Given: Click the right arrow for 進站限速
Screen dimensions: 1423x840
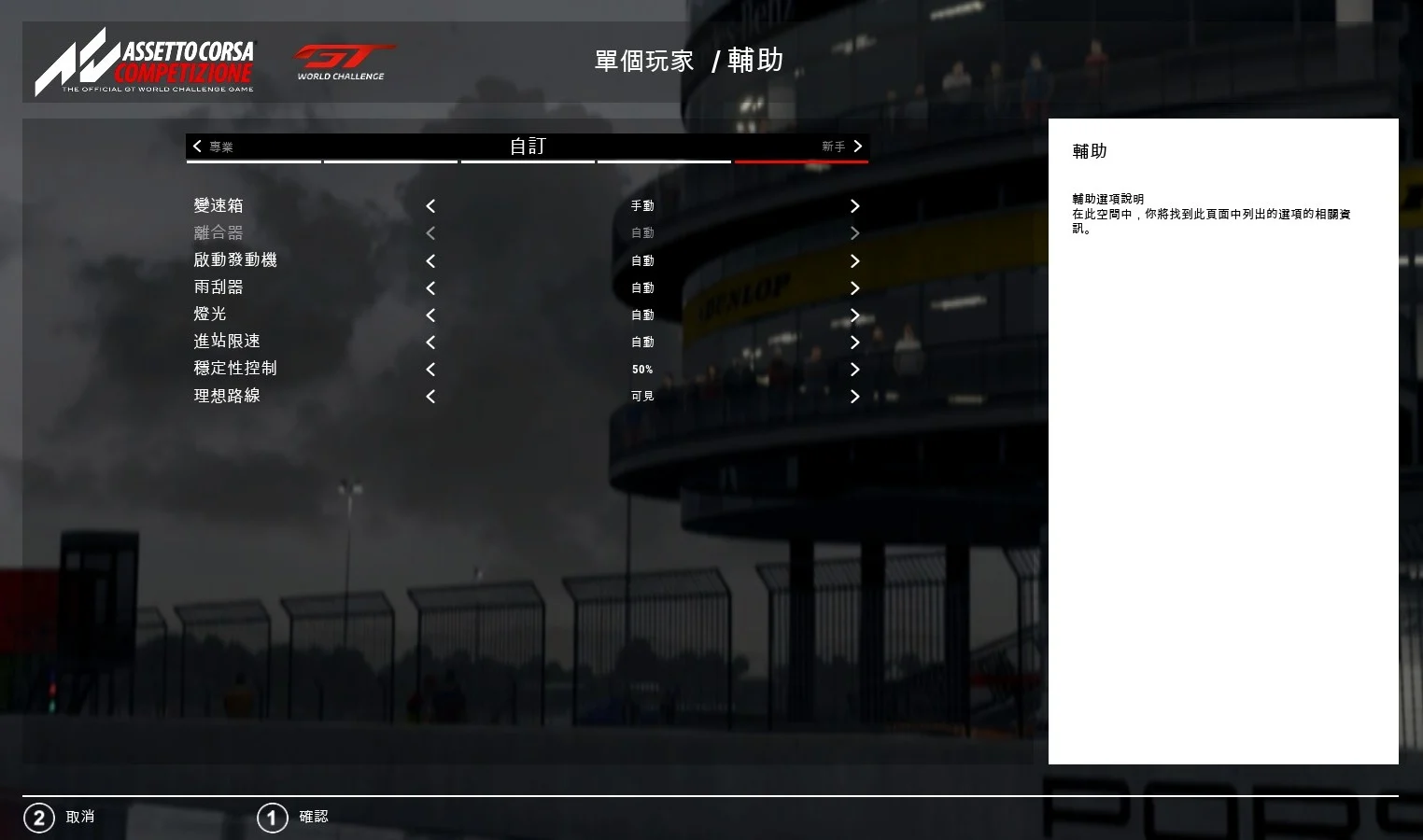Looking at the screenshot, I should point(854,343).
